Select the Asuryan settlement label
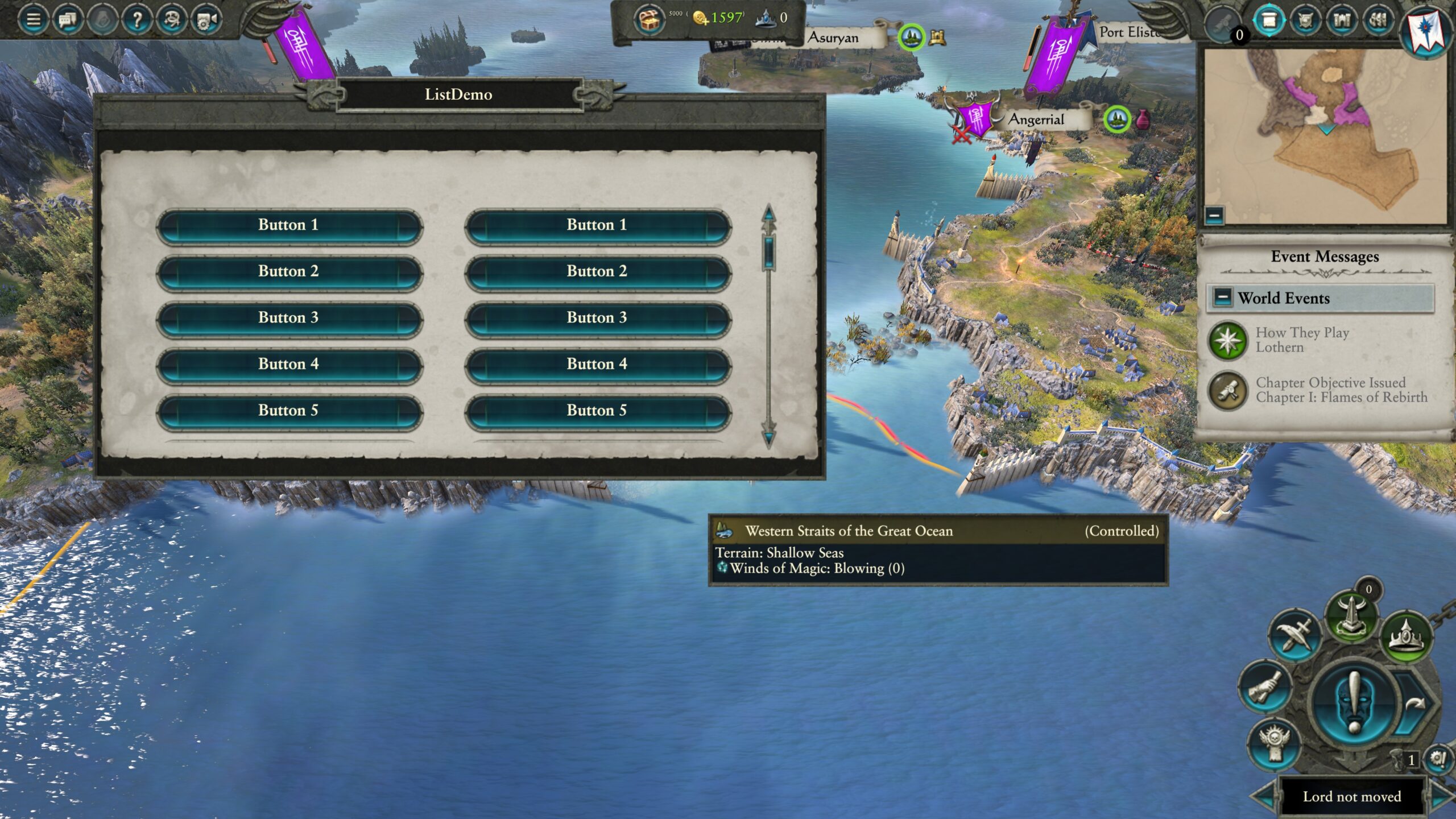Screen dimensions: 1456x819 coord(833,38)
